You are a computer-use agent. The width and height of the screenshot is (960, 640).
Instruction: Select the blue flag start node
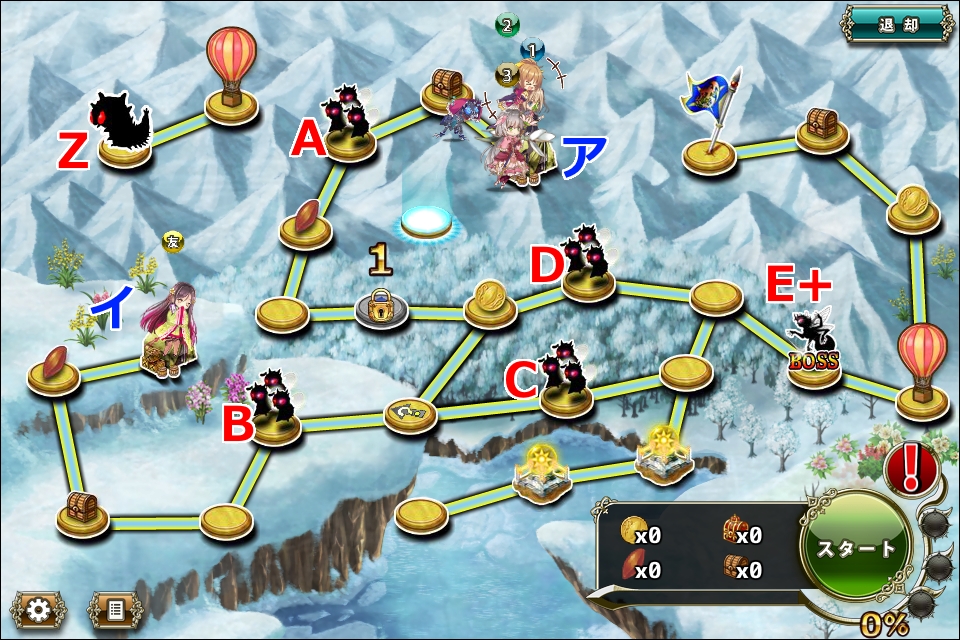711,125
